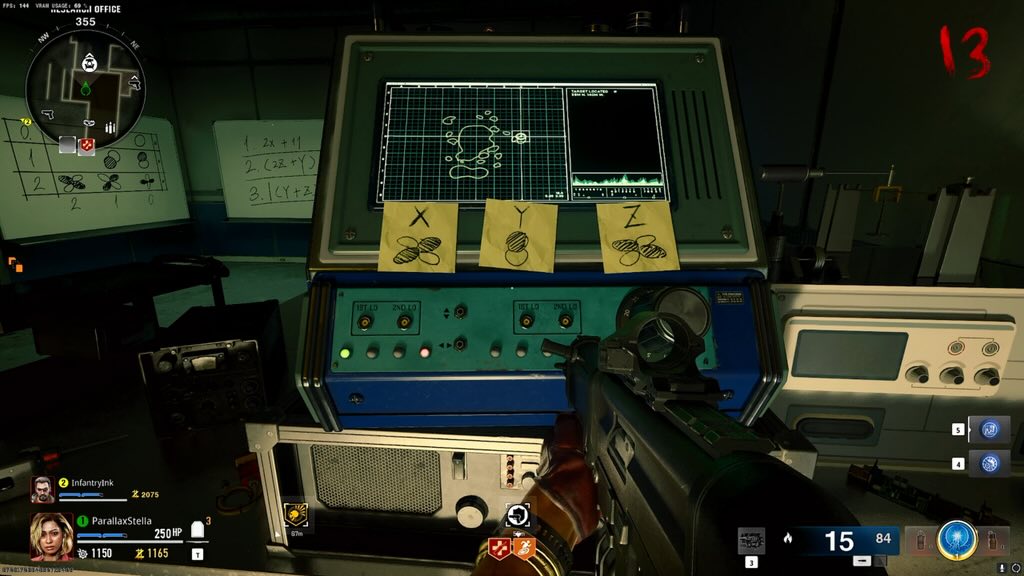
Task: Select the support item in slot 5
Action: [x=988, y=430]
